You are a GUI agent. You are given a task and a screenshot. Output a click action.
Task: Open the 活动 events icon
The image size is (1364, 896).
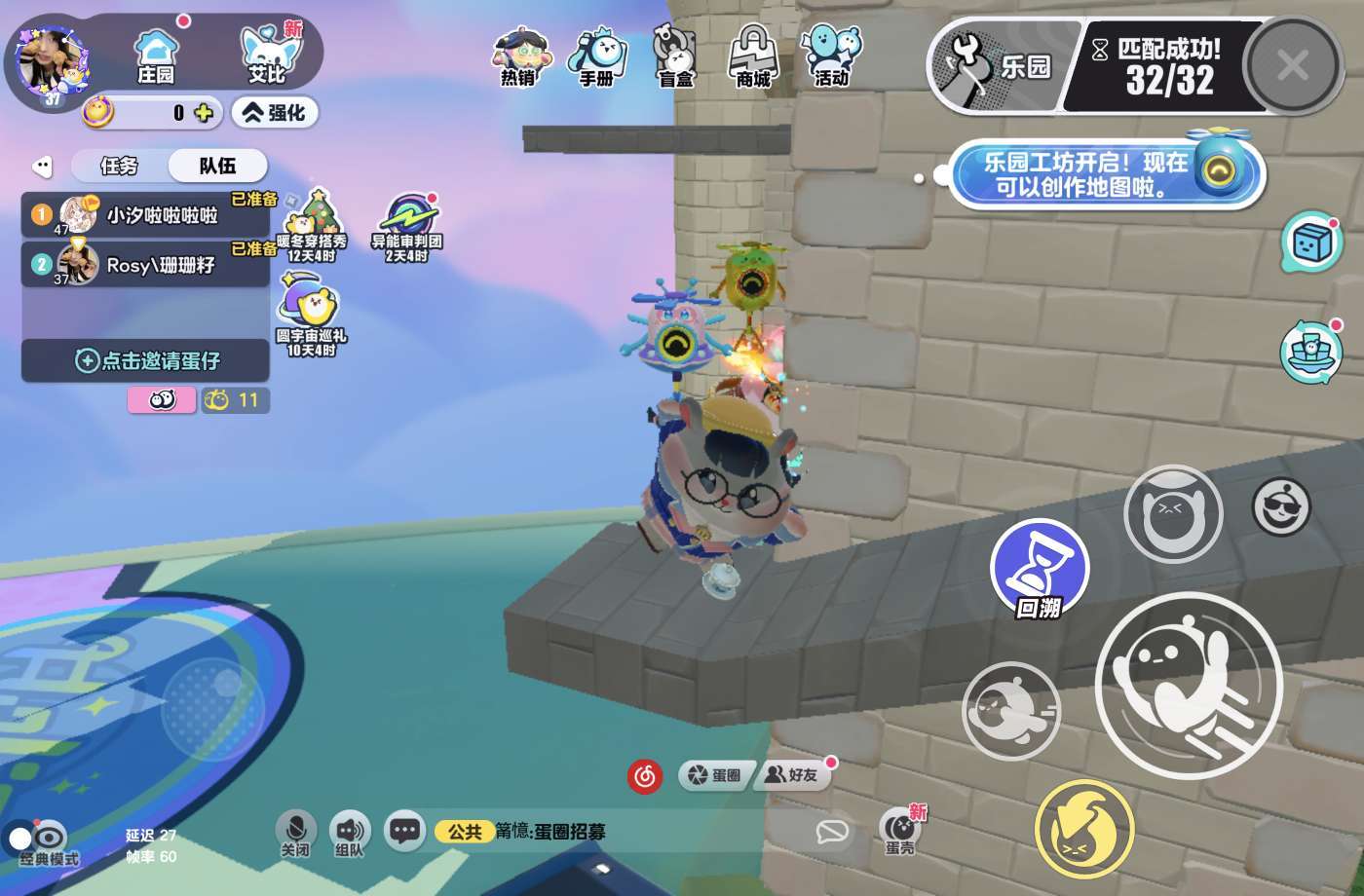pyautogui.click(x=831, y=56)
